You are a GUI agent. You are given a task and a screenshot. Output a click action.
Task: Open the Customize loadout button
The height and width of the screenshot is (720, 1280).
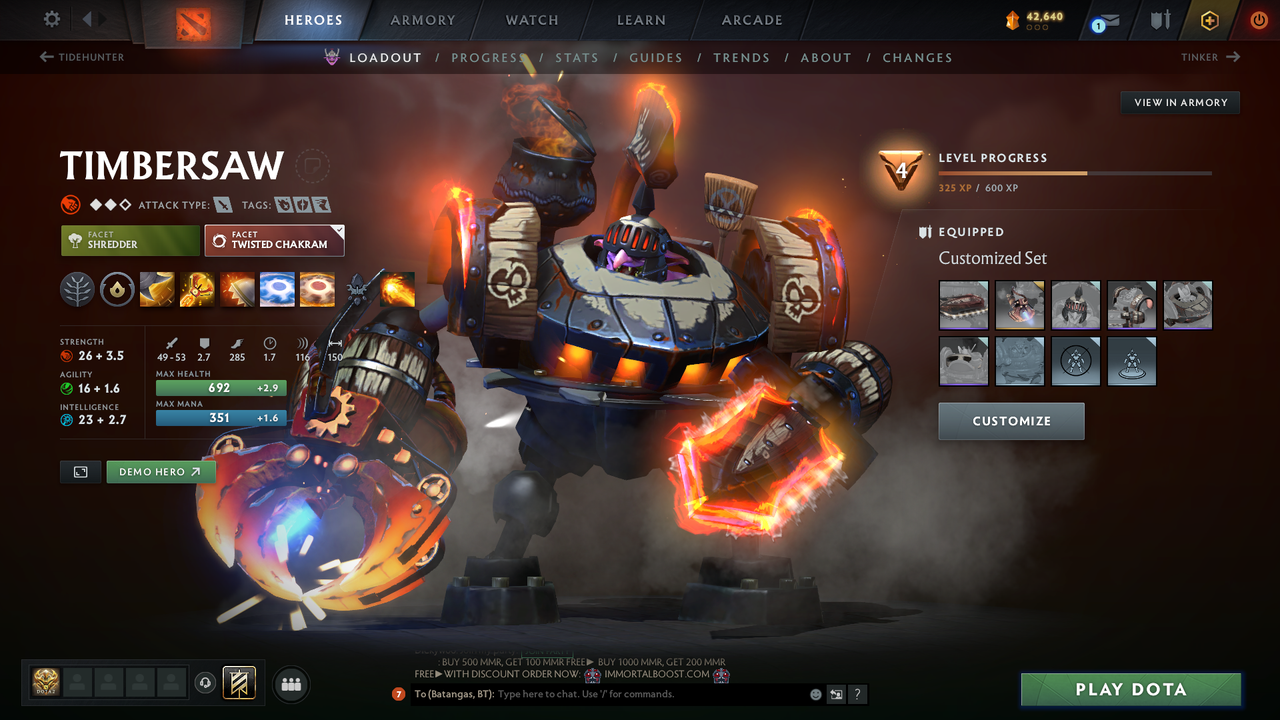1011,421
